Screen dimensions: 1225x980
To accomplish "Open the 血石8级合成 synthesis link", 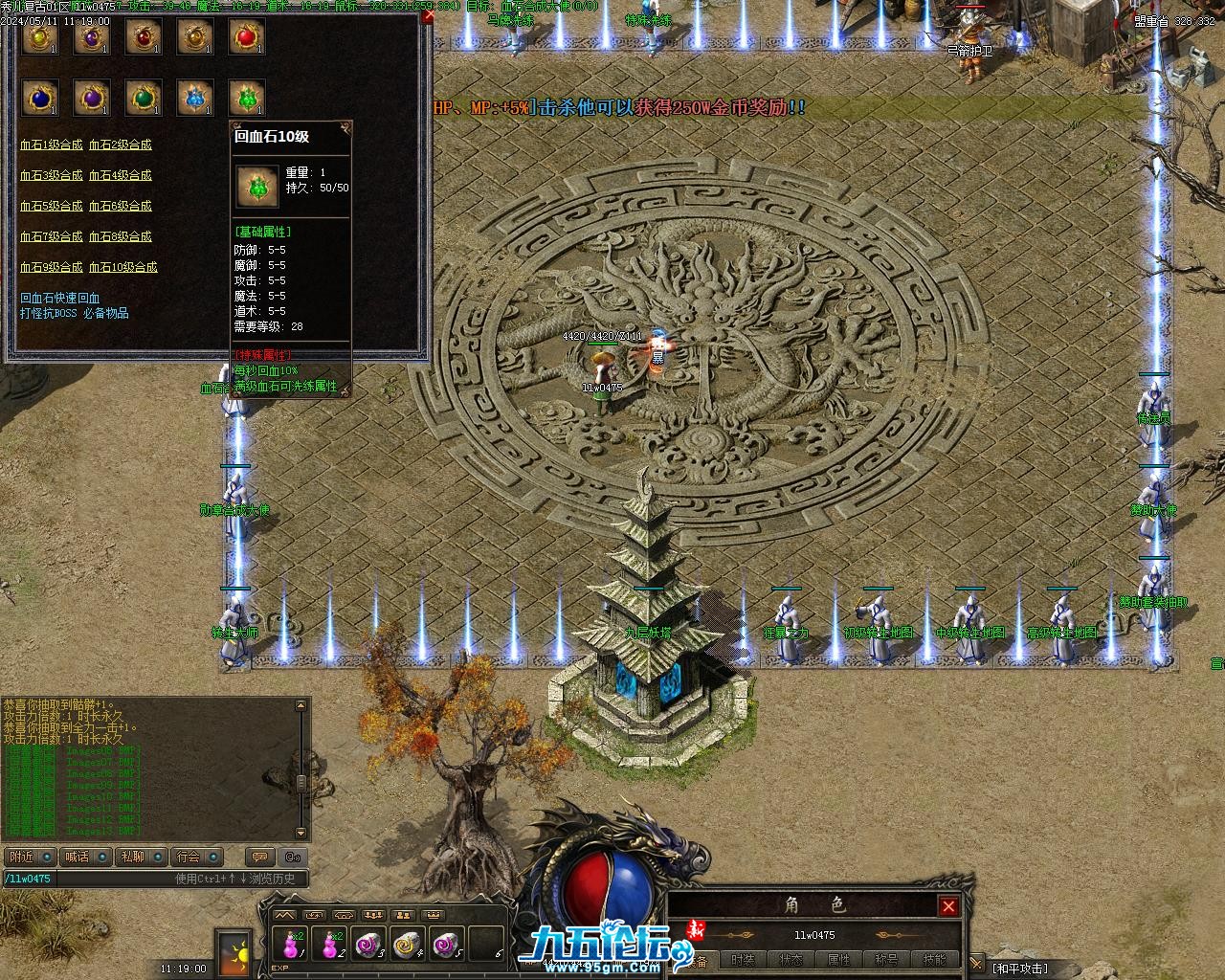I will (121, 237).
